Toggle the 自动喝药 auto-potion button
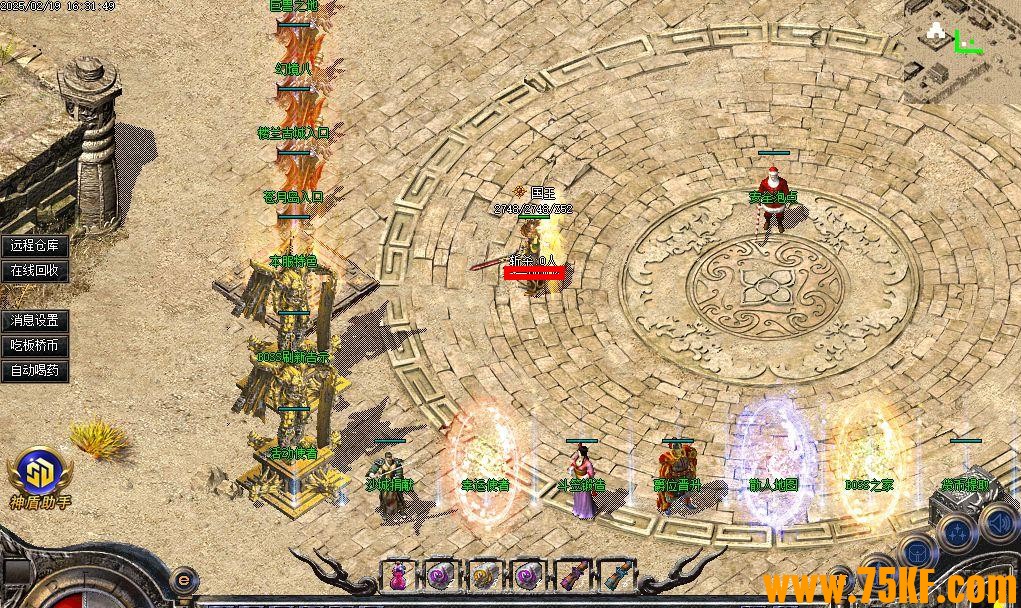Viewport: 1021px width, 608px height. 35,370
